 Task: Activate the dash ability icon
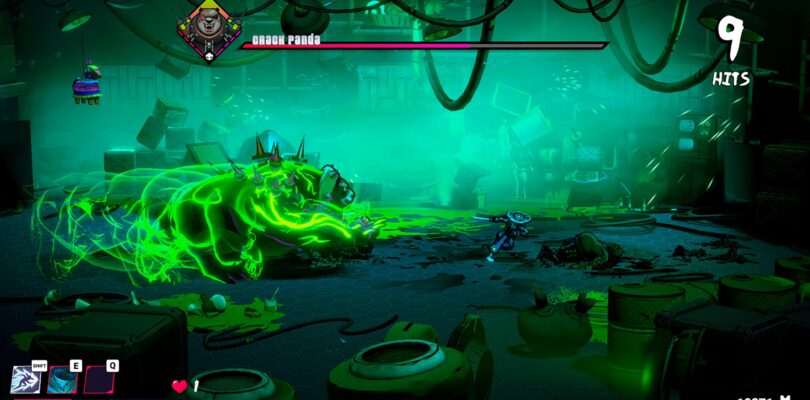[25, 379]
